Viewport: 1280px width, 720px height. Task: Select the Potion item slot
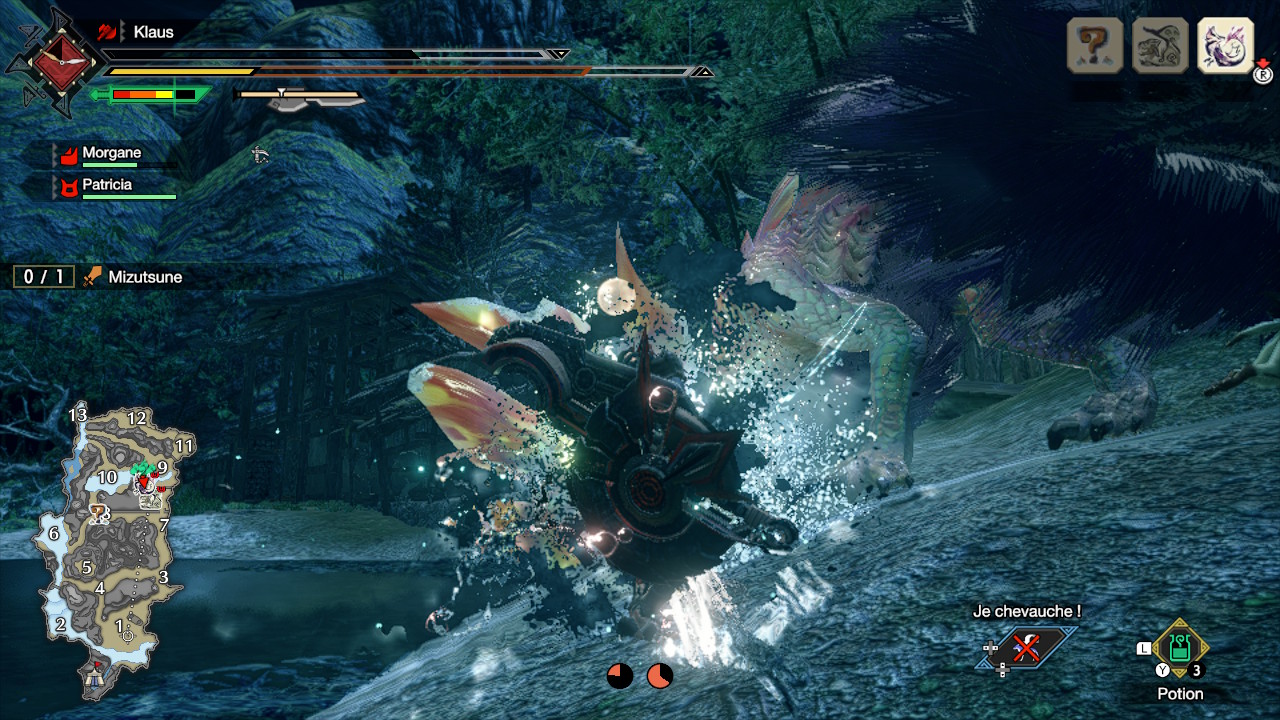[1180, 648]
